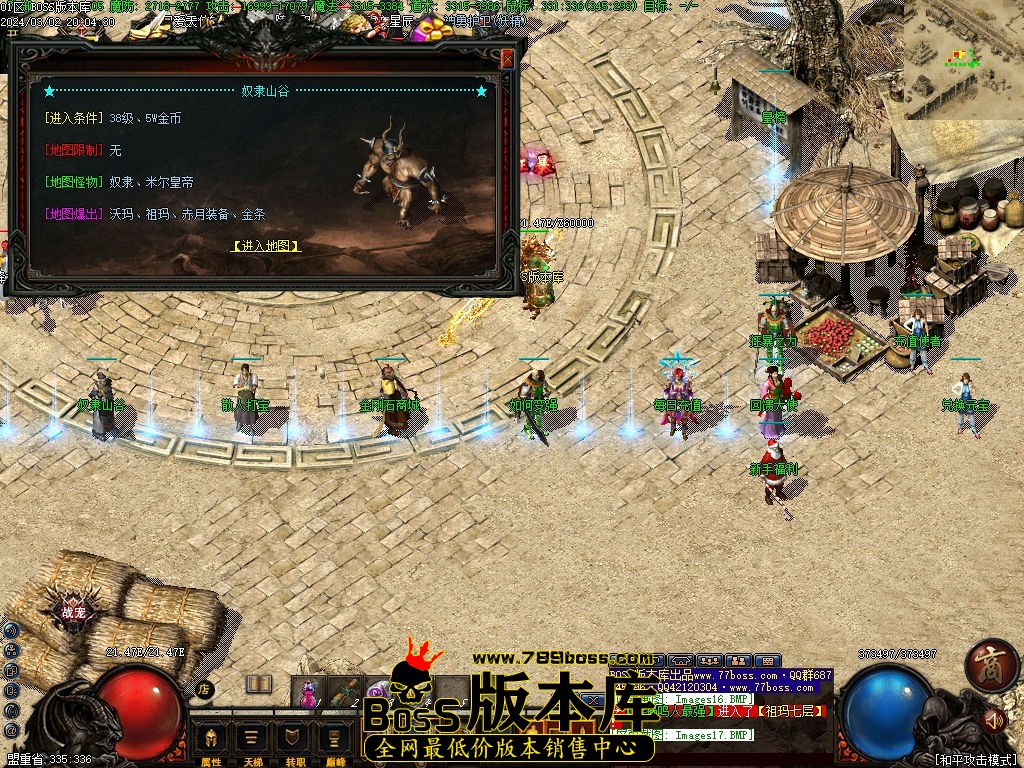
Task: Use the pink potion in hotbar slot 1
Action: [x=310, y=691]
